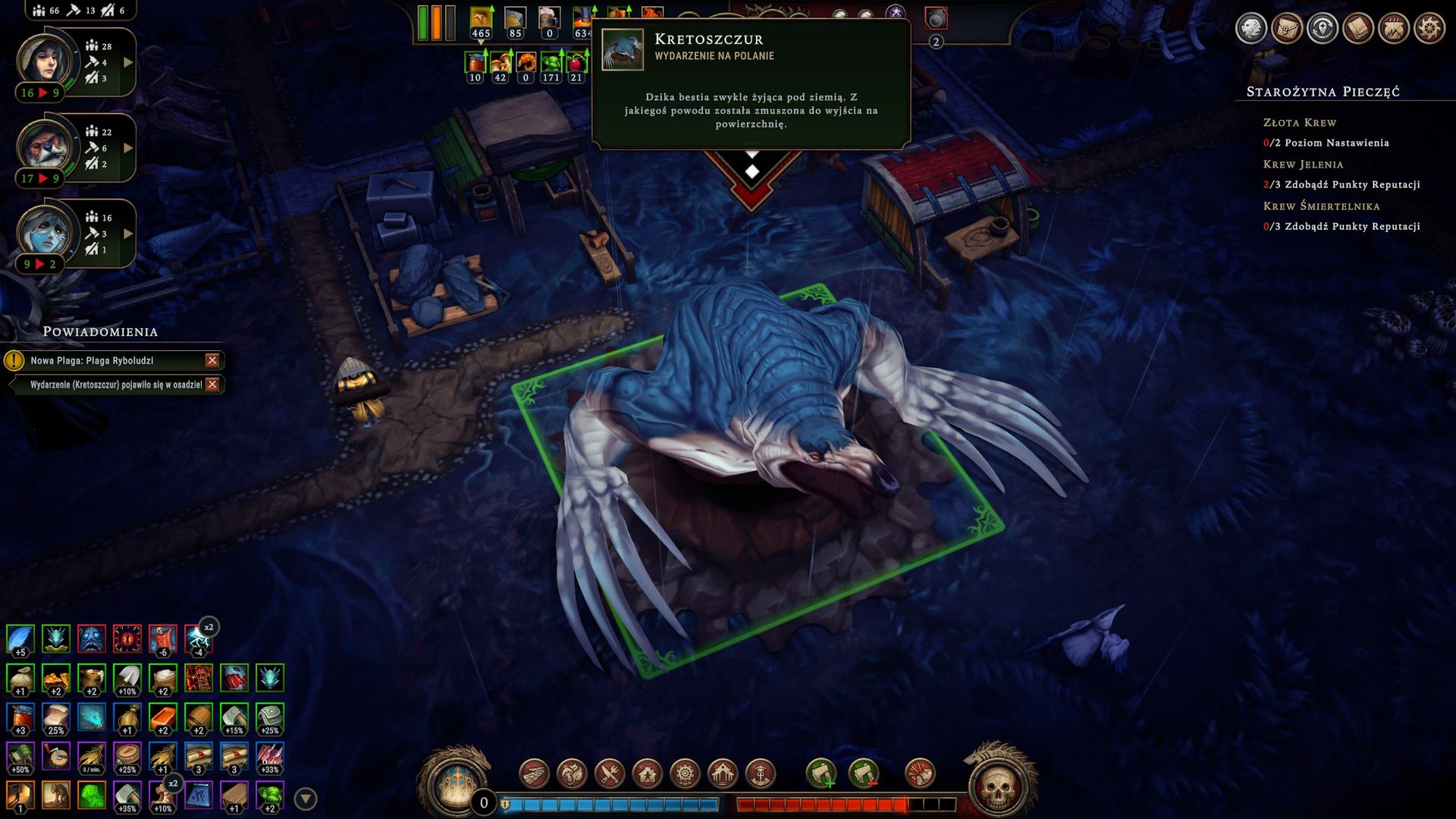Open the cauldron menu icon
This screenshot has height=819, width=1456.
pos(1393,29)
